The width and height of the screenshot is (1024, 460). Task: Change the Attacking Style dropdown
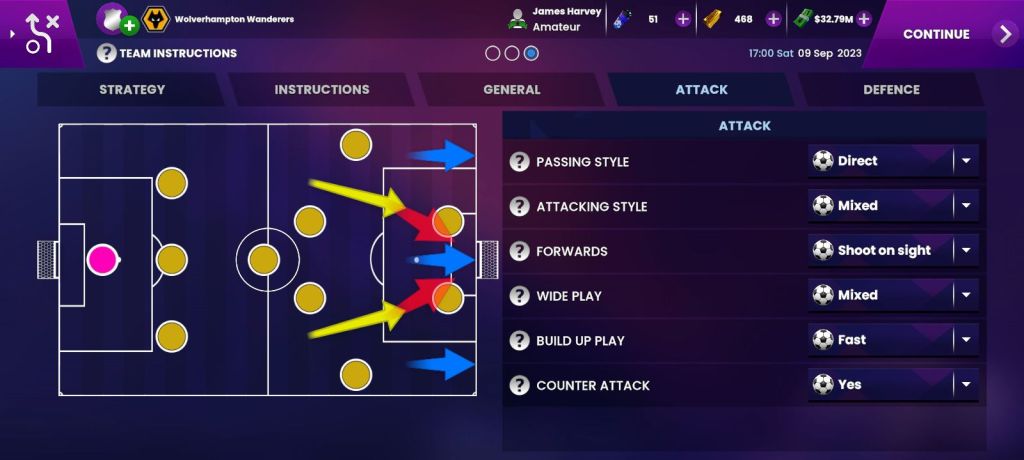(893, 206)
